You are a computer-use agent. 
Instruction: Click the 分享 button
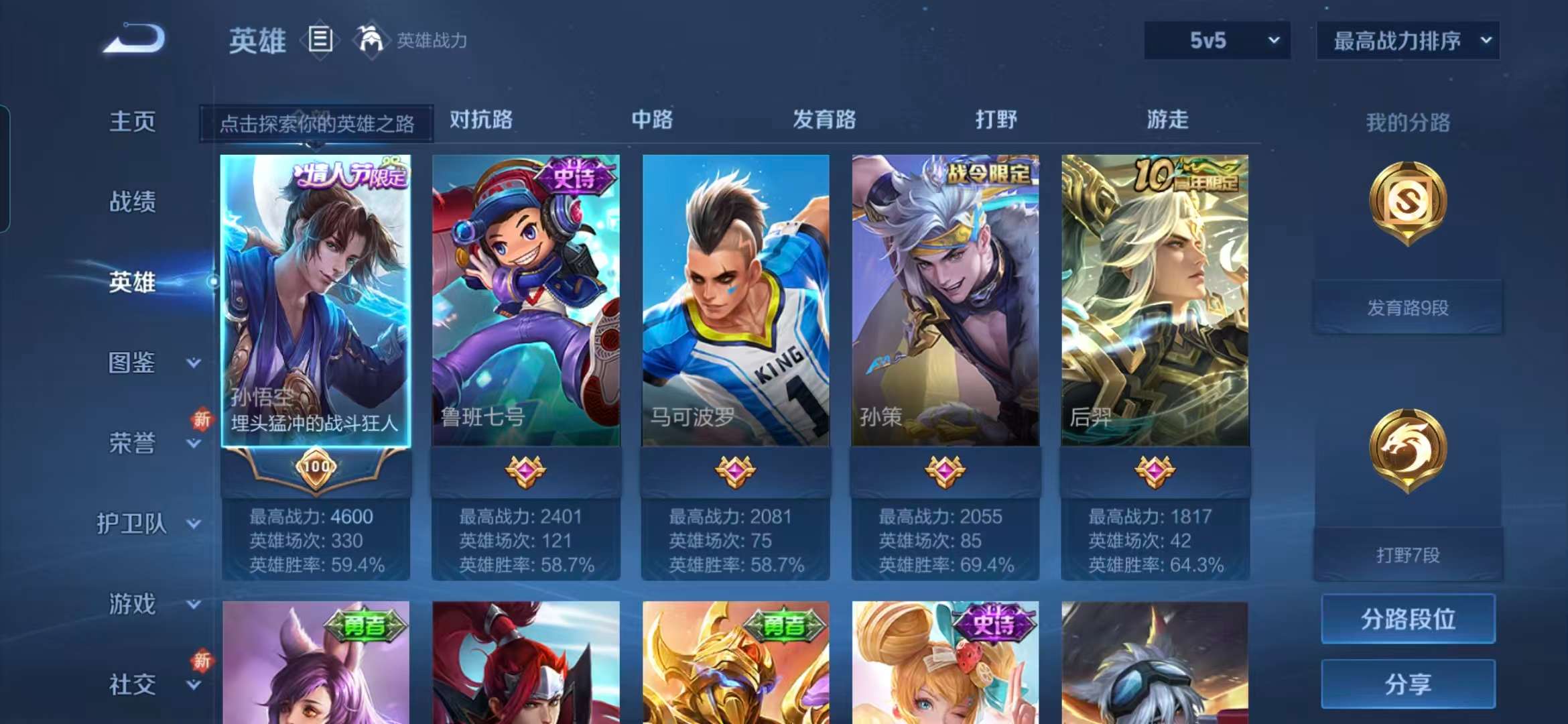click(1407, 685)
